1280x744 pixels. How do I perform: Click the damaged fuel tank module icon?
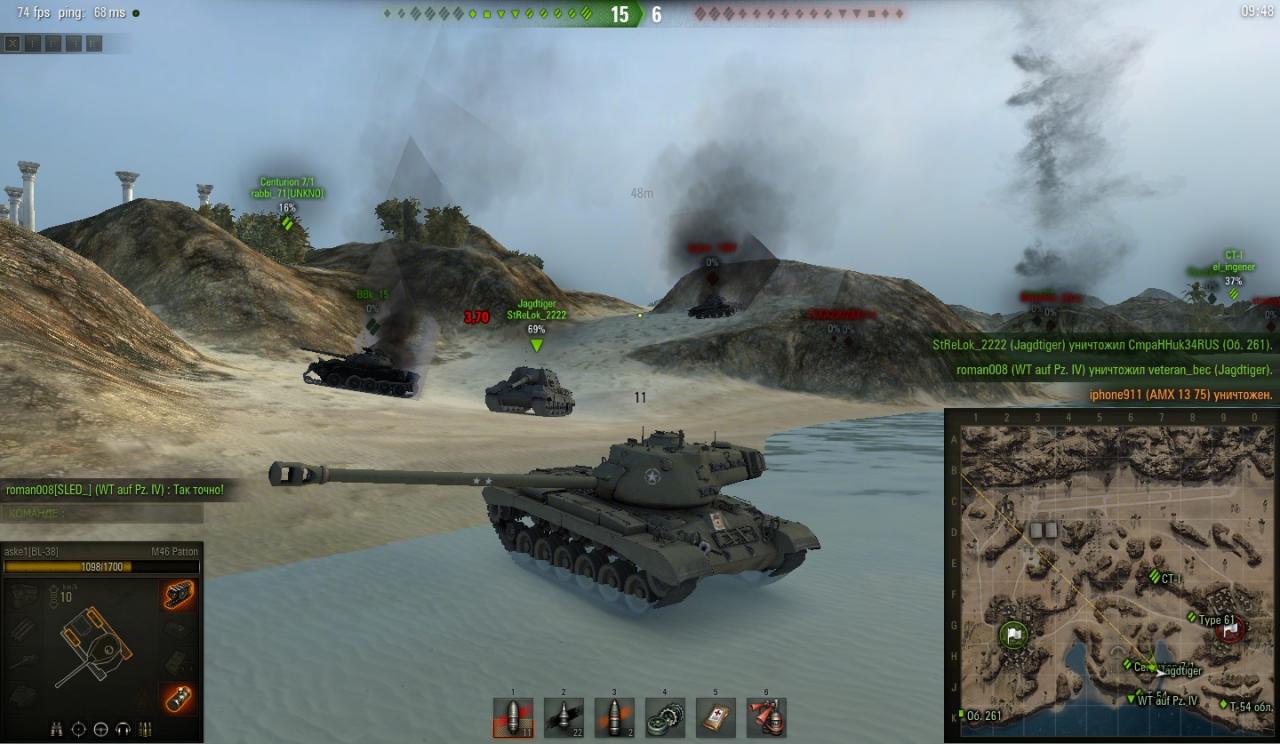[179, 698]
